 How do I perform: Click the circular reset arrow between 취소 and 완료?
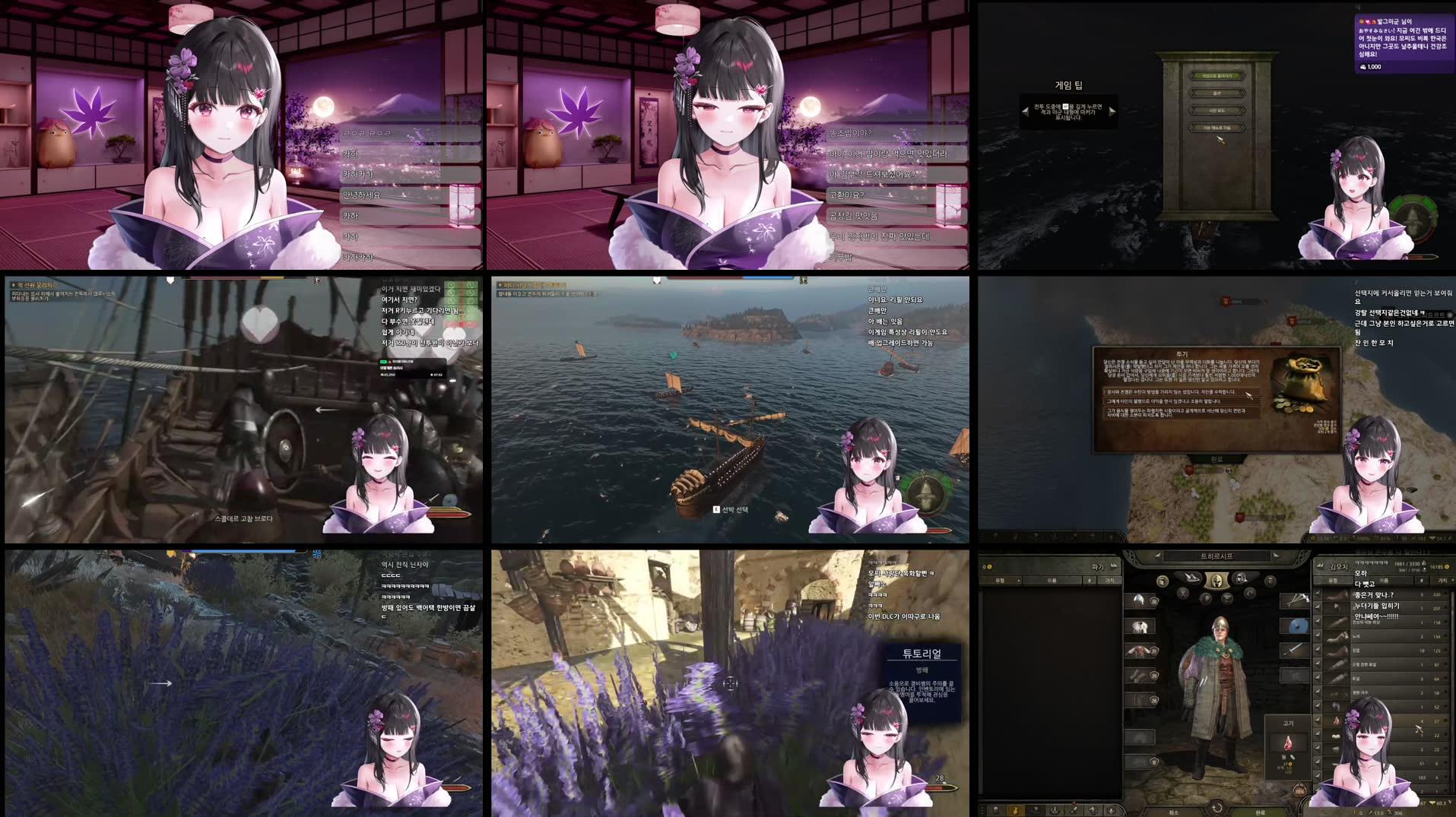tap(1218, 808)
